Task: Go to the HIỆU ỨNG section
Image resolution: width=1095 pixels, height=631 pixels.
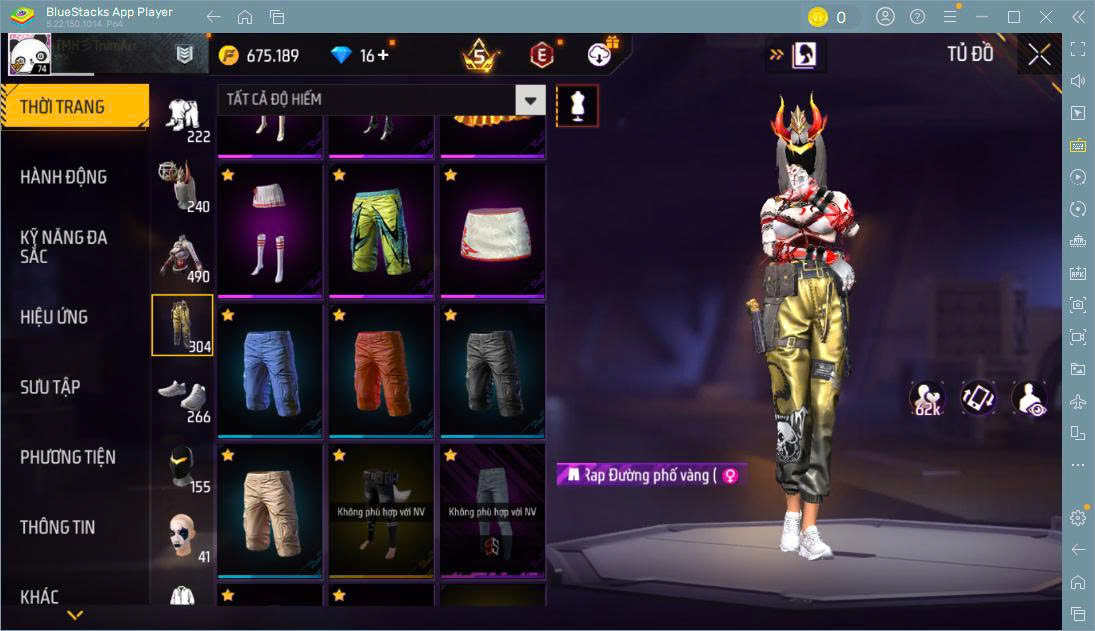Action: [x=55, y=317]
